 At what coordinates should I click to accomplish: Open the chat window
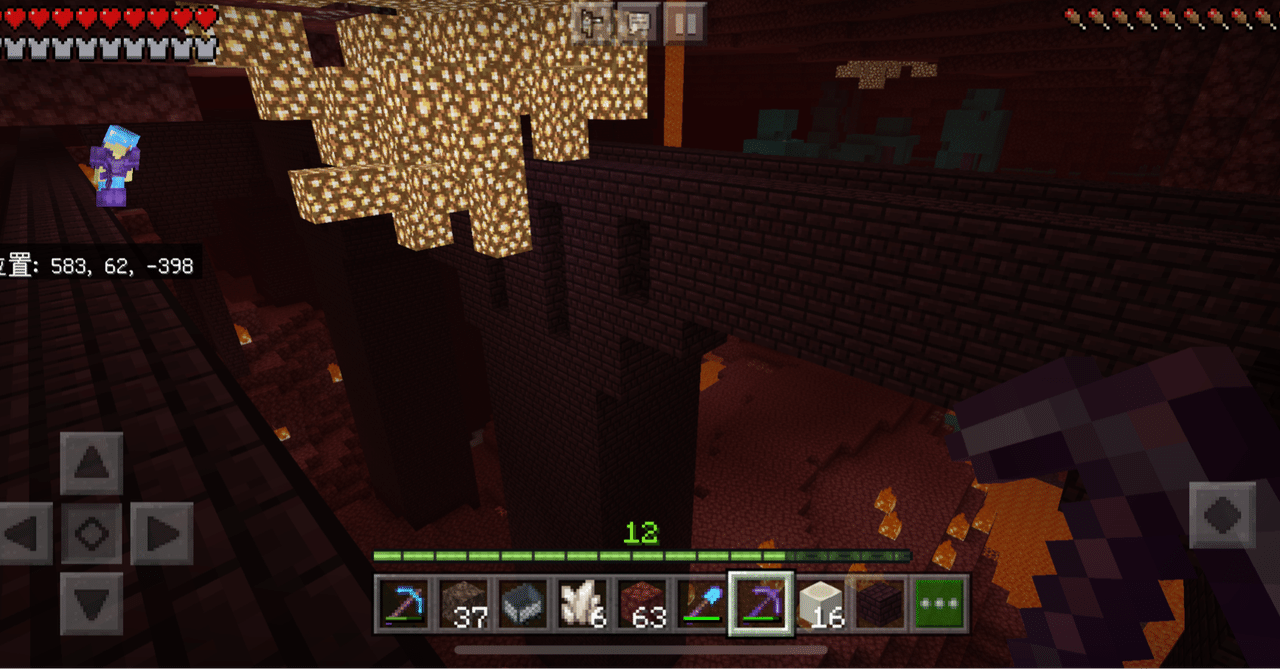tap(637, 22)
